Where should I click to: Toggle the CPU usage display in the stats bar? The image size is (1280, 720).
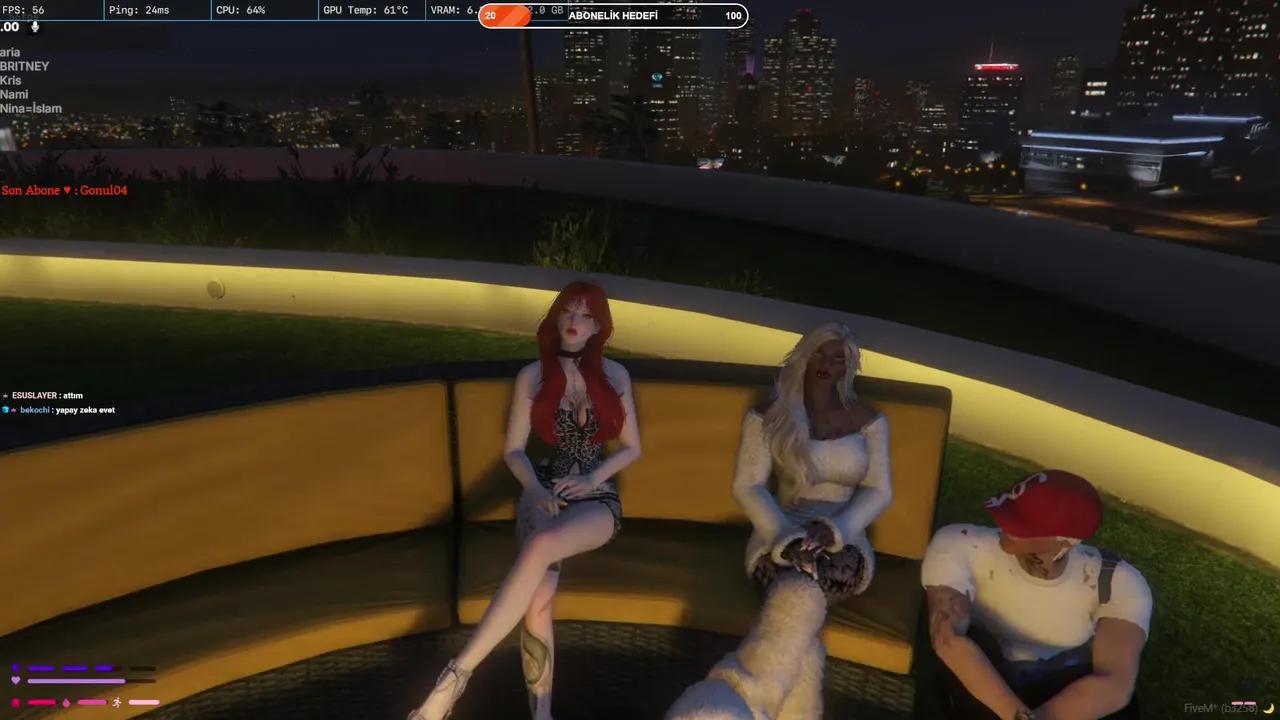point(238,11)
